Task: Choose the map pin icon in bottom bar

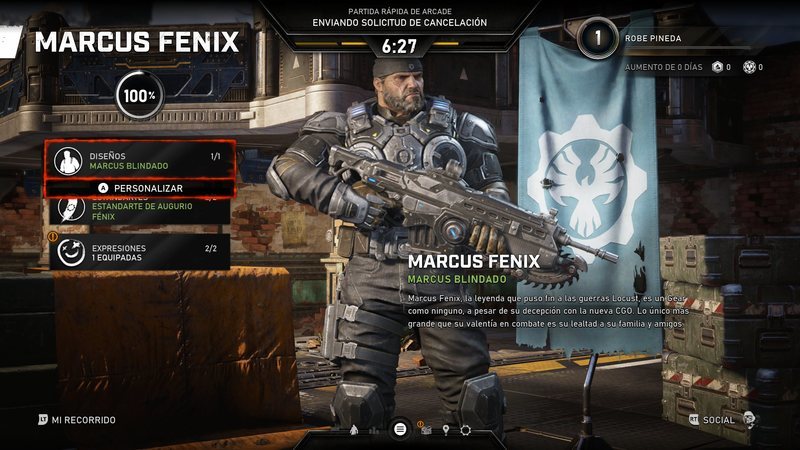Action: (x=444, y=430)
